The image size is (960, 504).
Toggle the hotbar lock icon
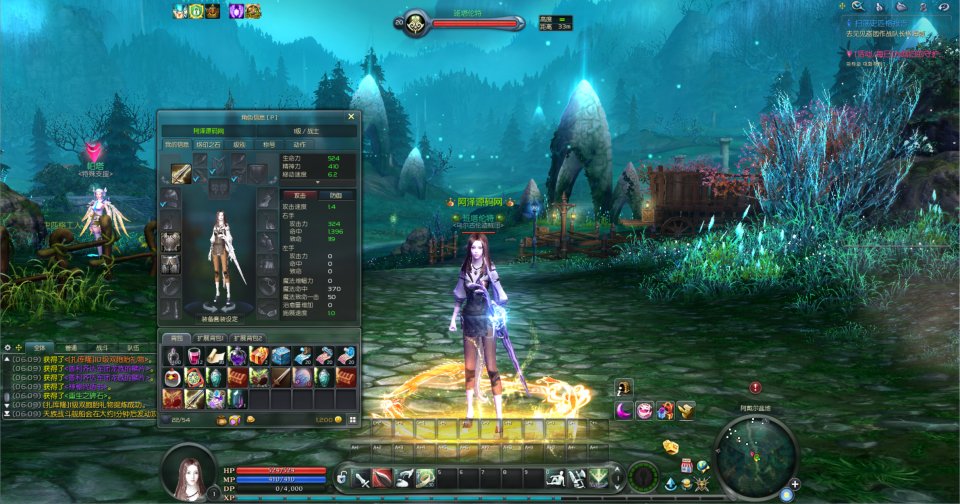point(341,479)
